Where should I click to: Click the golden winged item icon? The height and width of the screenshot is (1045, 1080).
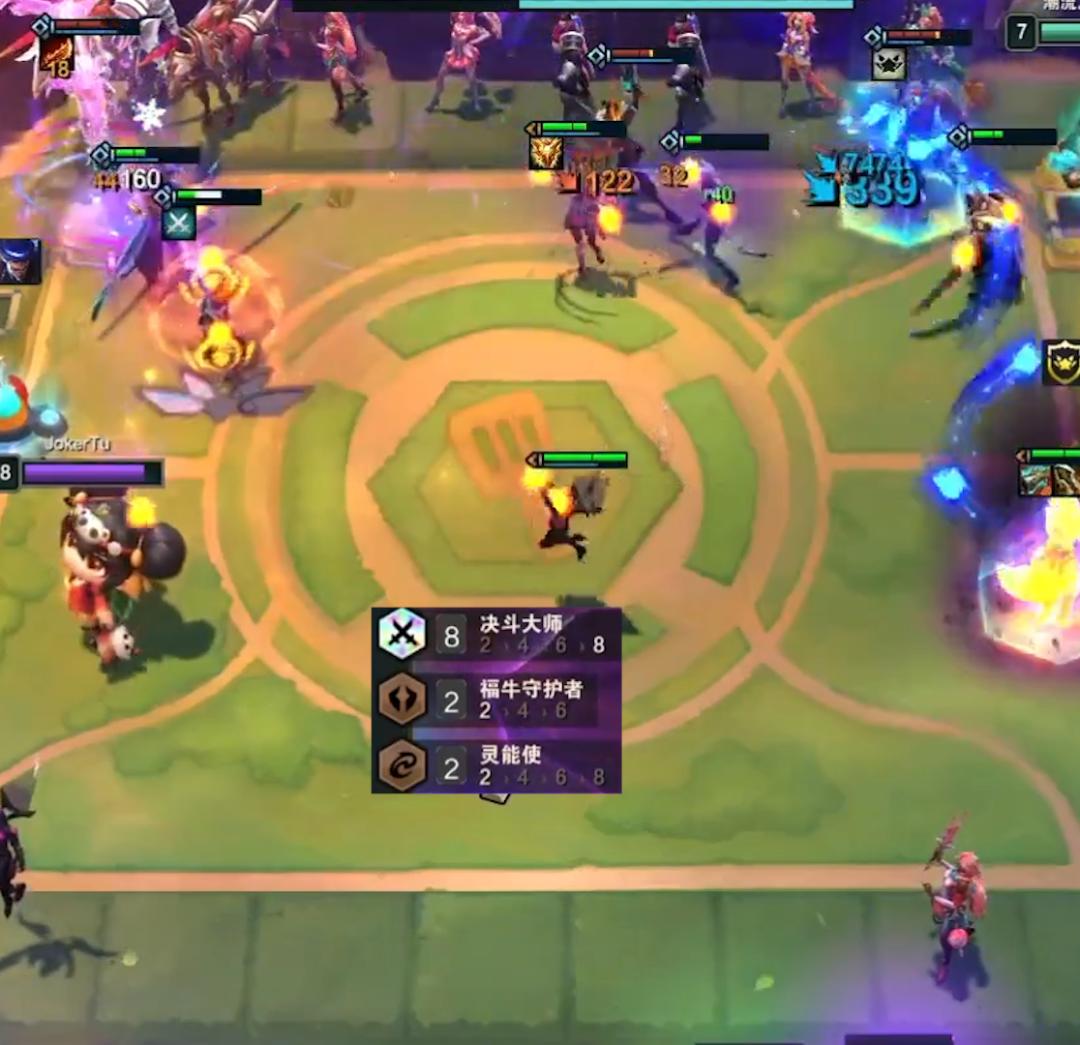(546, 153)
